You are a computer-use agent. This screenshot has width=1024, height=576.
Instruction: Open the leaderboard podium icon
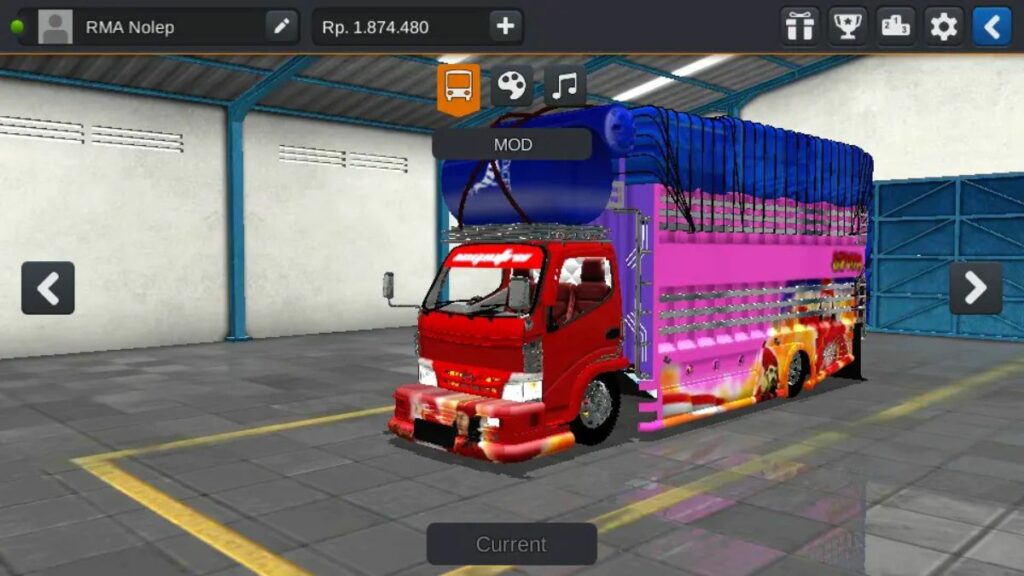tap(896, 27)
